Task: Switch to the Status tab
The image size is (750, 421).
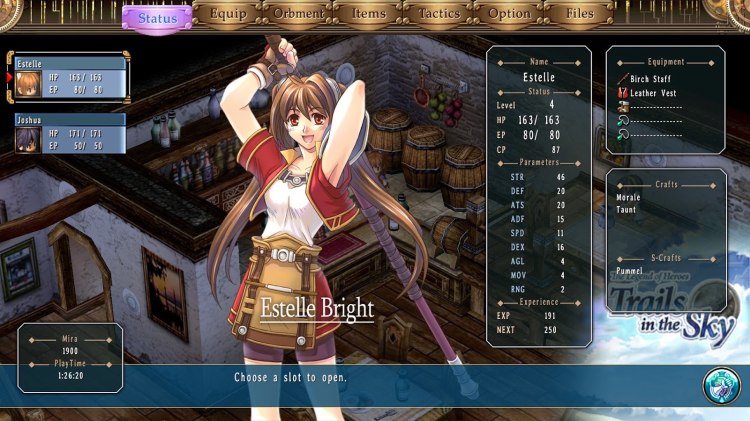Action: 157,17
